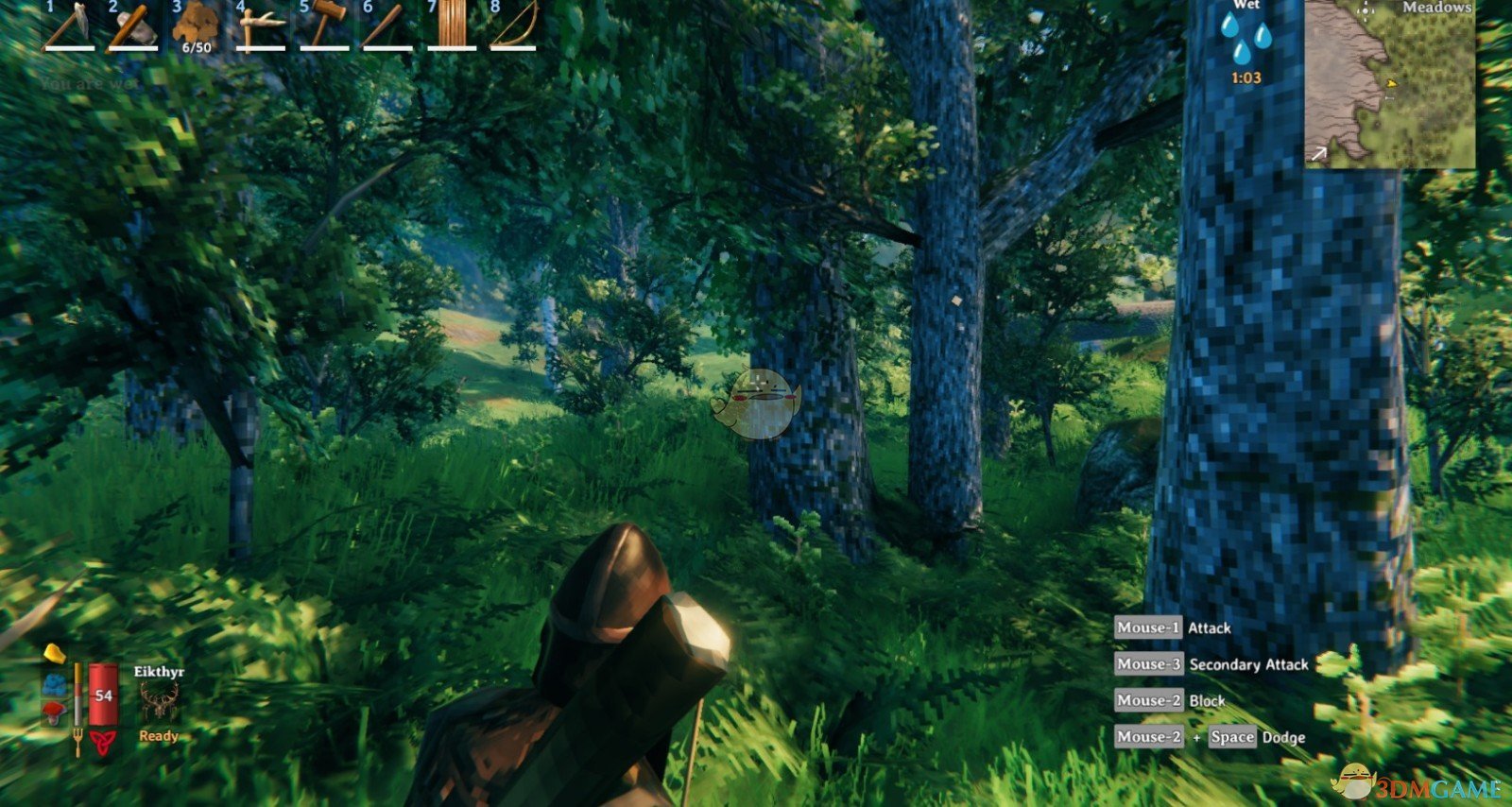Select the stone axe in hotbar slot 2
The image size is (1512, 807).
click(132, 26)
